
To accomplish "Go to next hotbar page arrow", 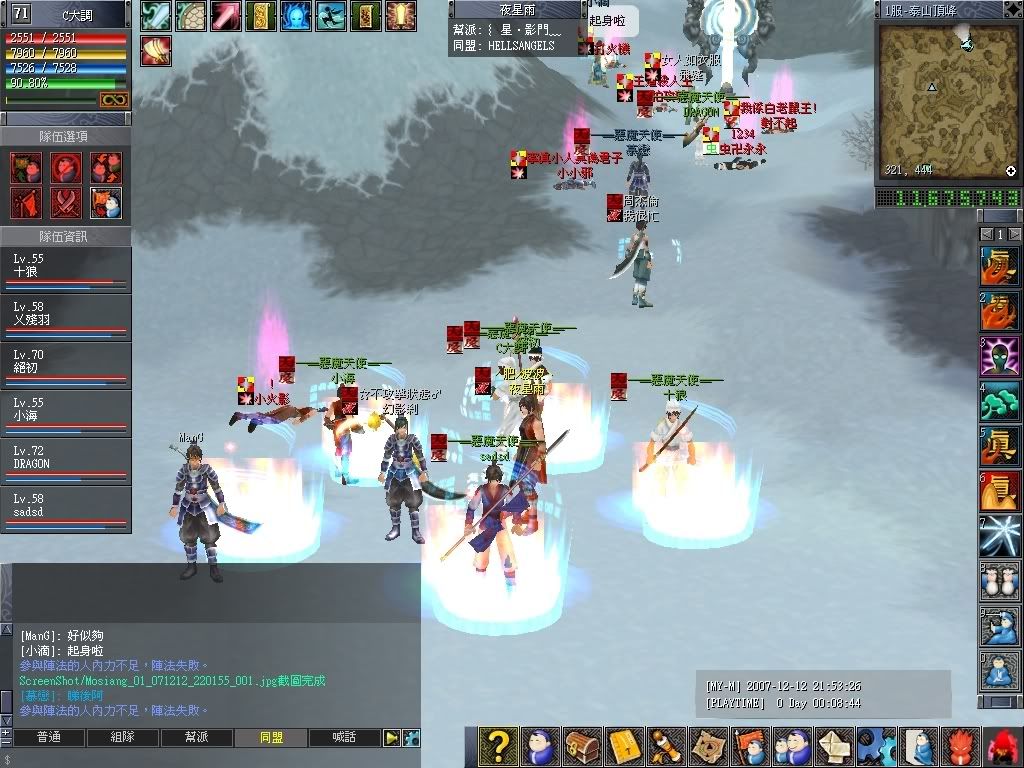I will coord(1014,234).
